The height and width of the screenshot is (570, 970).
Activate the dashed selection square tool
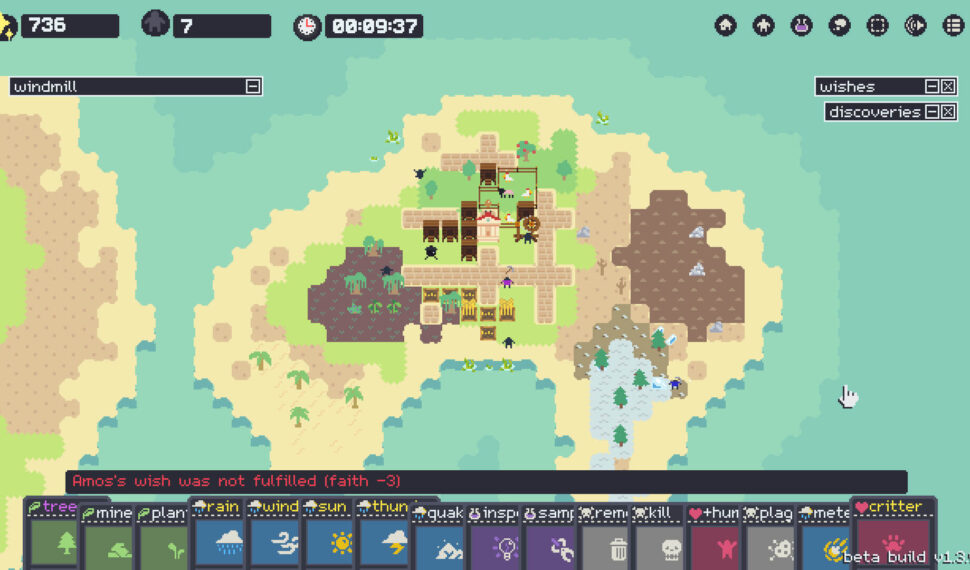878,26
